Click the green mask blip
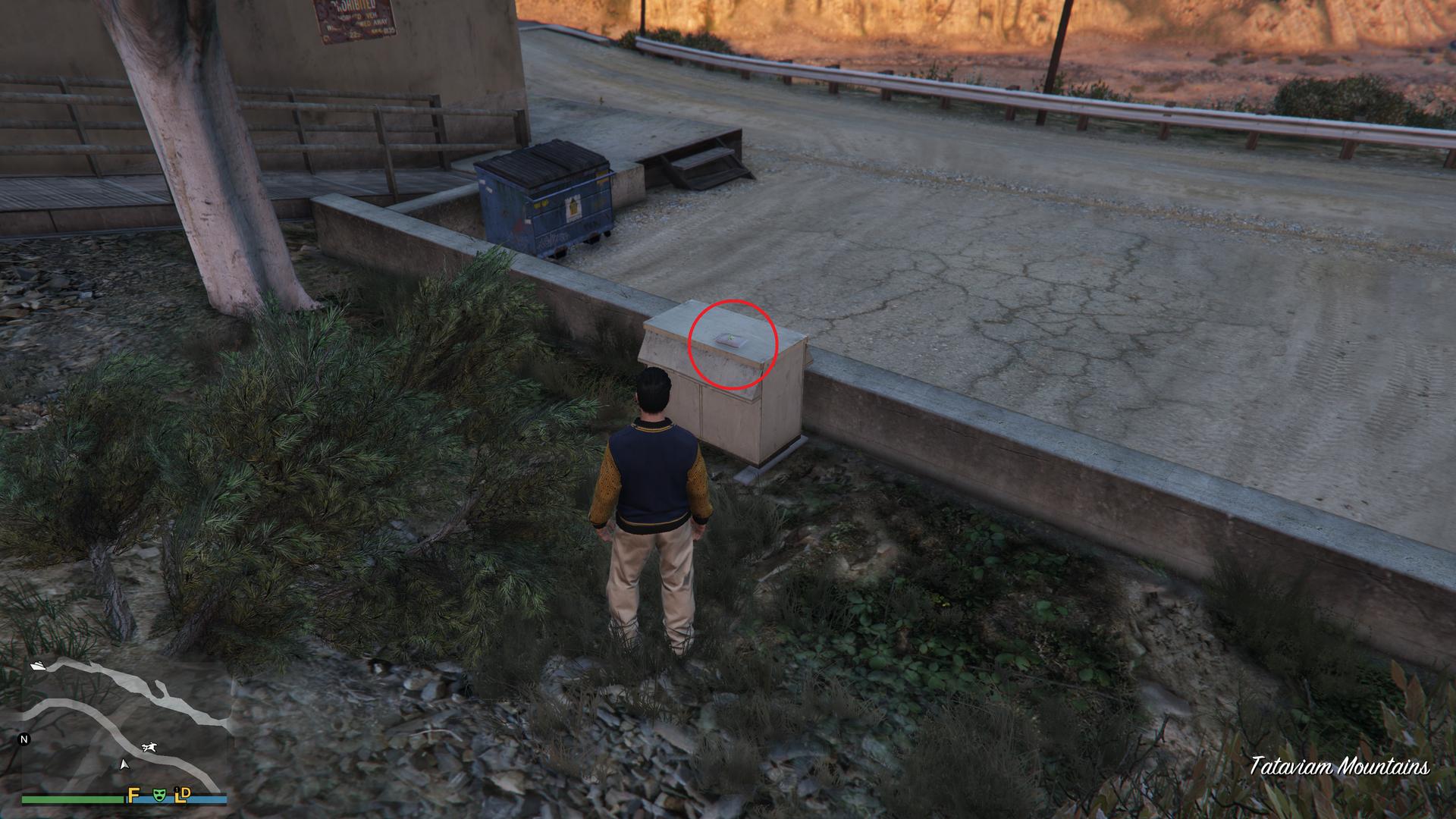Viewport: 1456px width, 819px height. coord(158,795)
